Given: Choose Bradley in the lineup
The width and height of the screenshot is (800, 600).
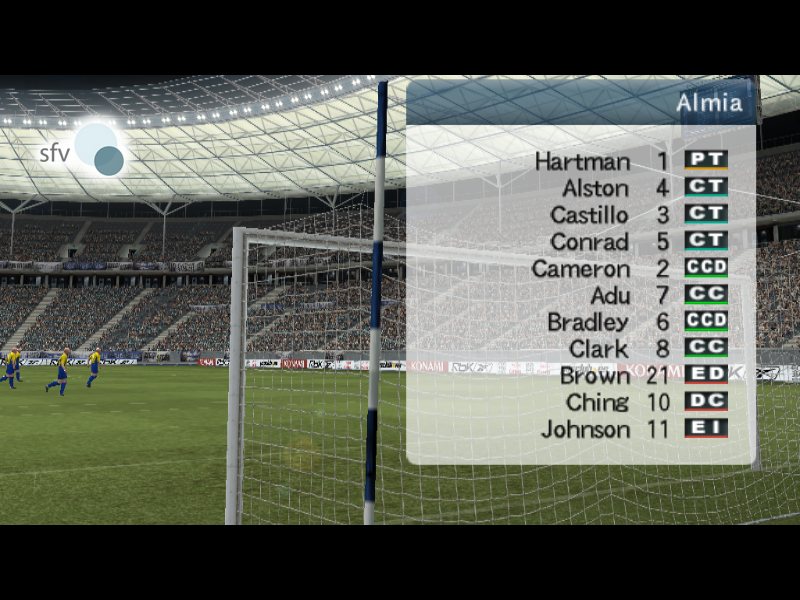Looking at the screenshot, I should coord(588,323).
